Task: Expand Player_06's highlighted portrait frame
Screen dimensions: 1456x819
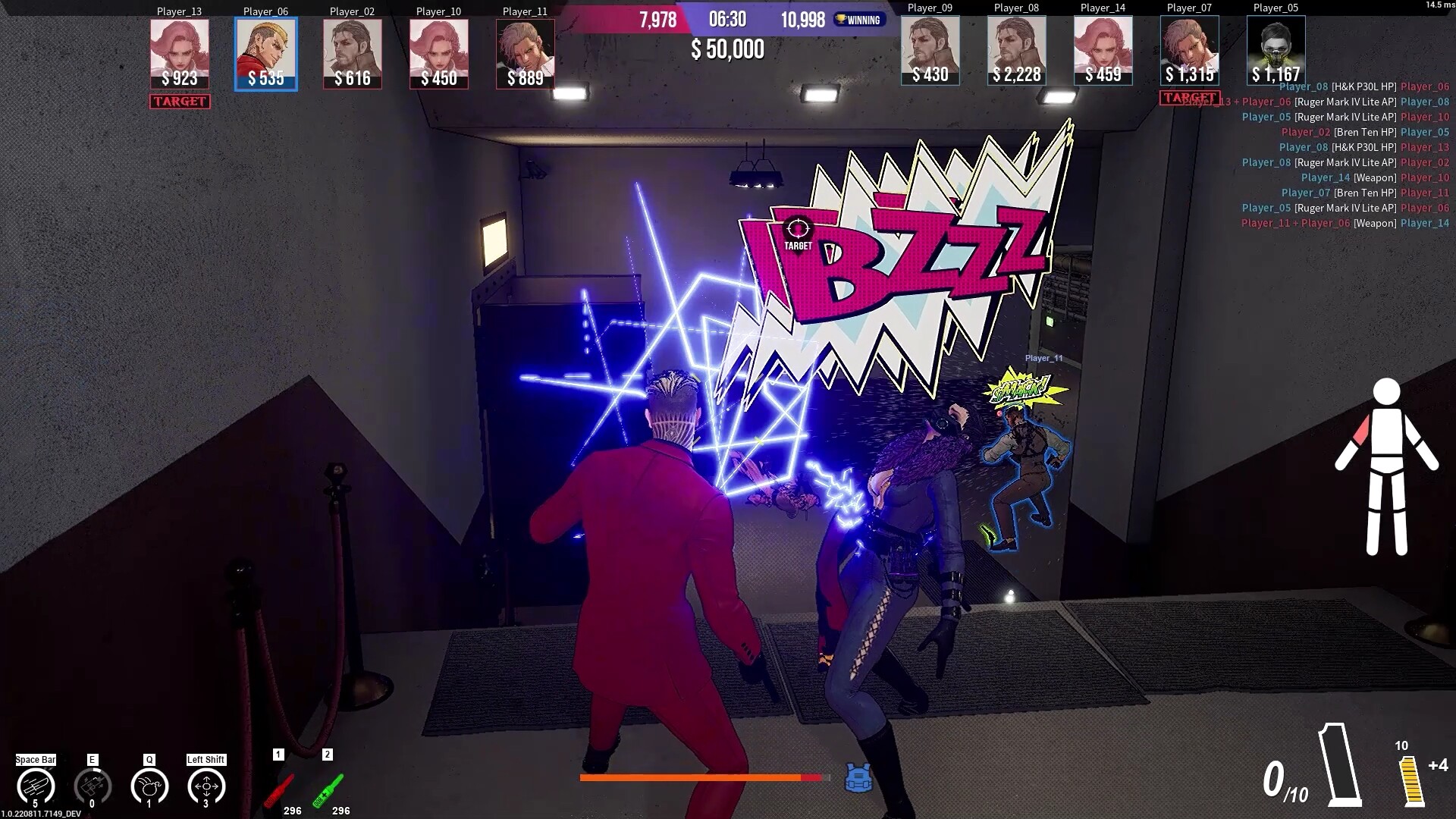Action: pyautogui.click(x=266, y=52)
